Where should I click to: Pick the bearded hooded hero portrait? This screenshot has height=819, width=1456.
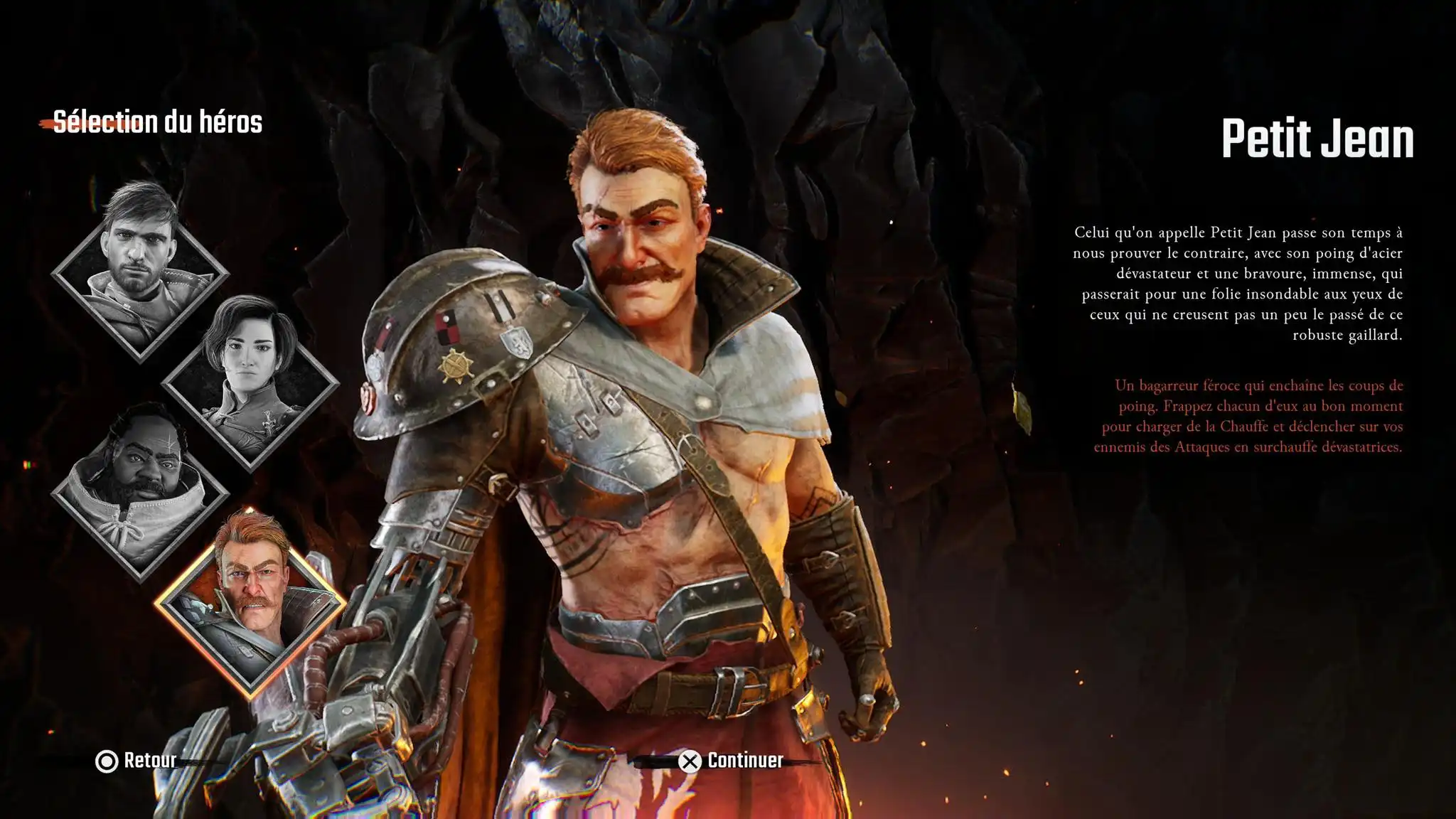140,491
